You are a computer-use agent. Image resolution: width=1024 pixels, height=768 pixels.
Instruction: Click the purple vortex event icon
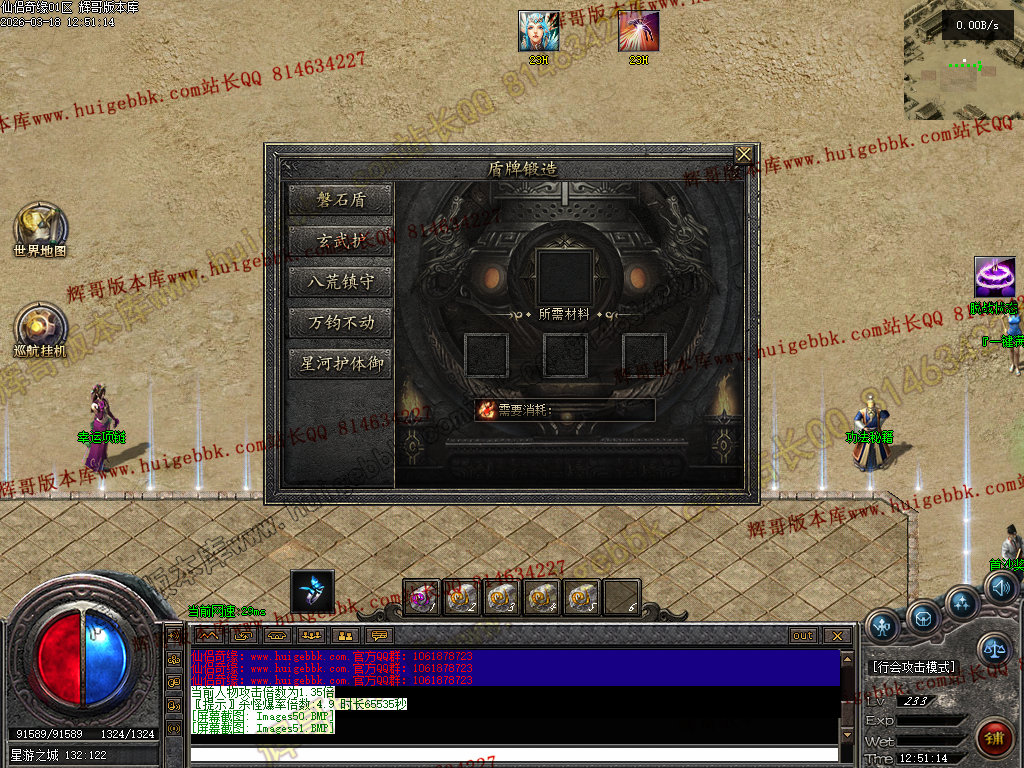coord(995,276)
